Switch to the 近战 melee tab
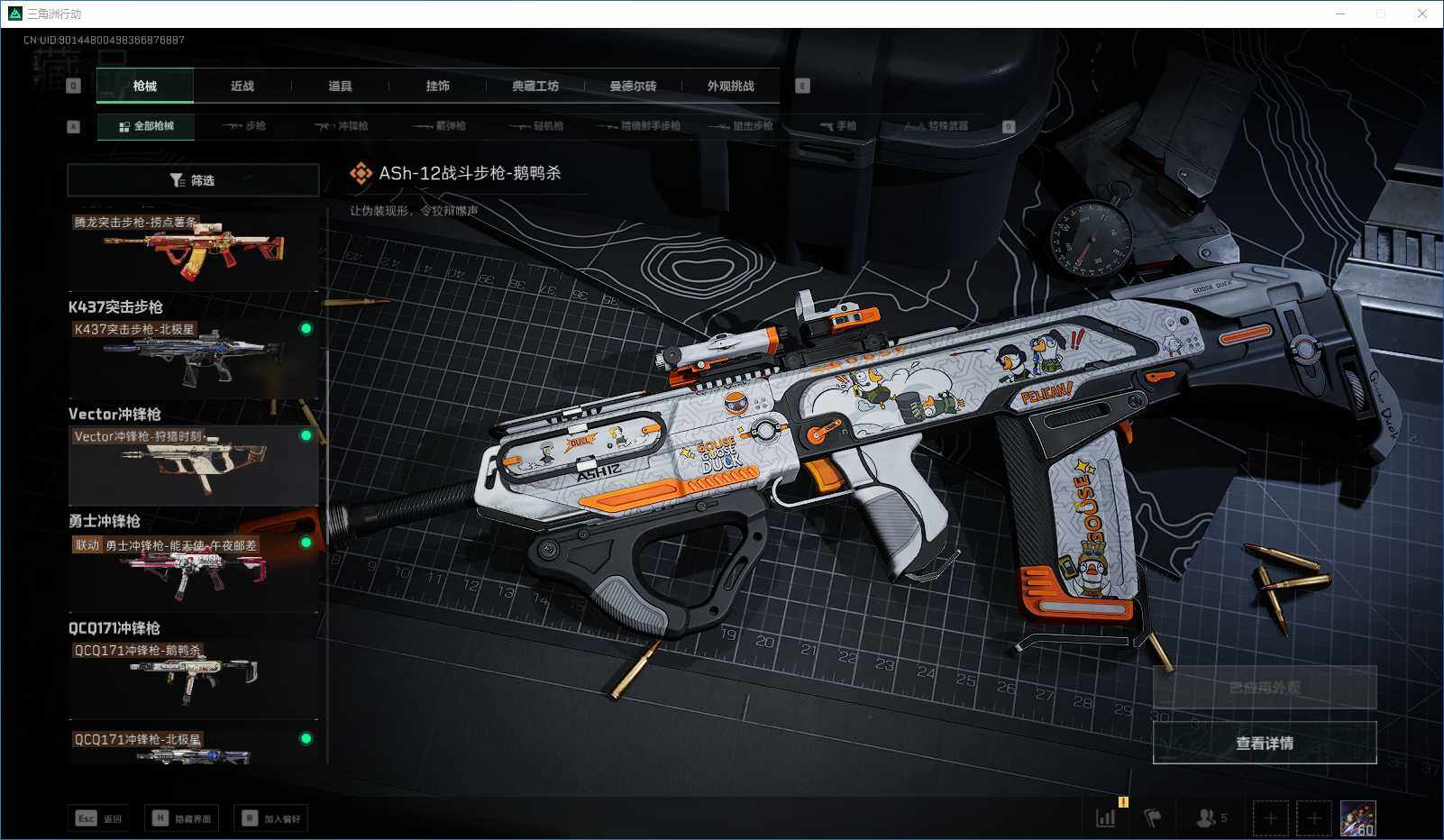Image resolution: width=1444 pixels, height=840 pixels. (x=242, y=87)
